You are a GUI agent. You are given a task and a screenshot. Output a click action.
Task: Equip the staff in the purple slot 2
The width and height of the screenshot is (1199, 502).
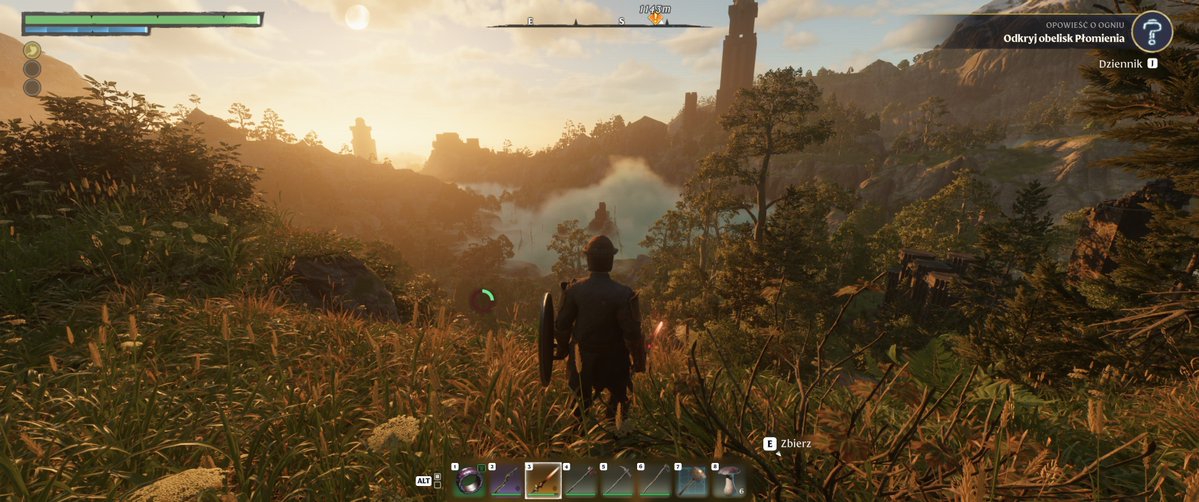[x=506, y=481]
